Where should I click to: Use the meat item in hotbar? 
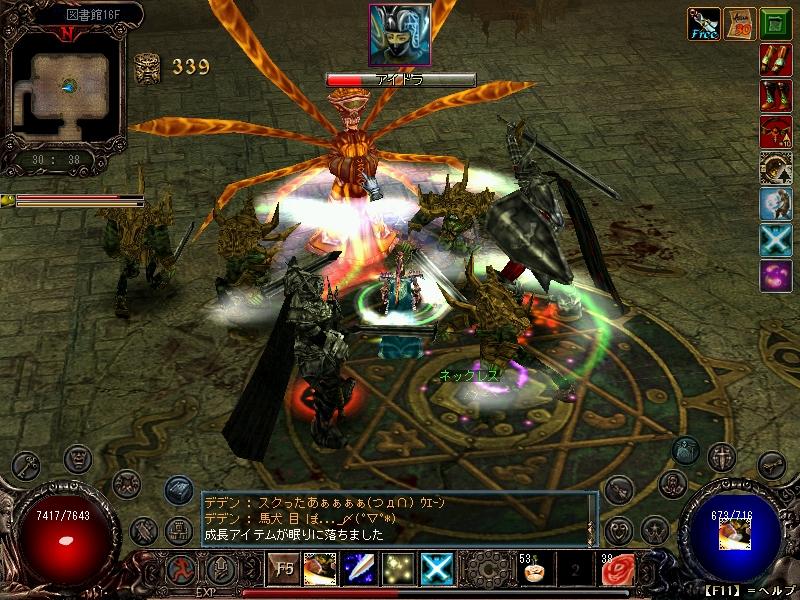320,569
